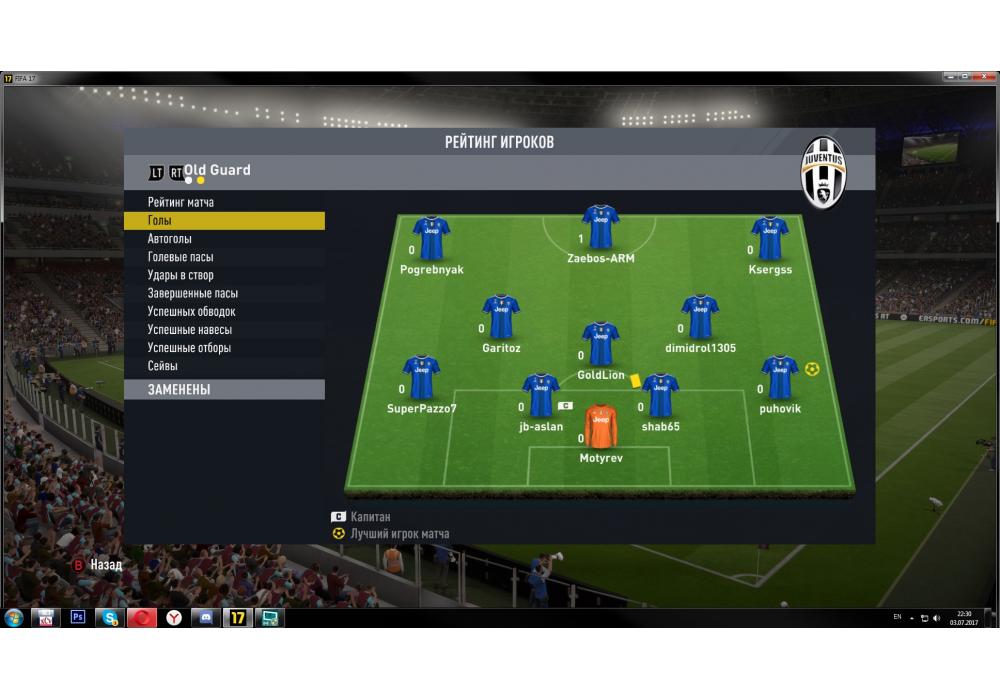The height and width of the screenshot is (700, 1000).
Task: Show Завершенные пасы stat
Action: (192, 294)
